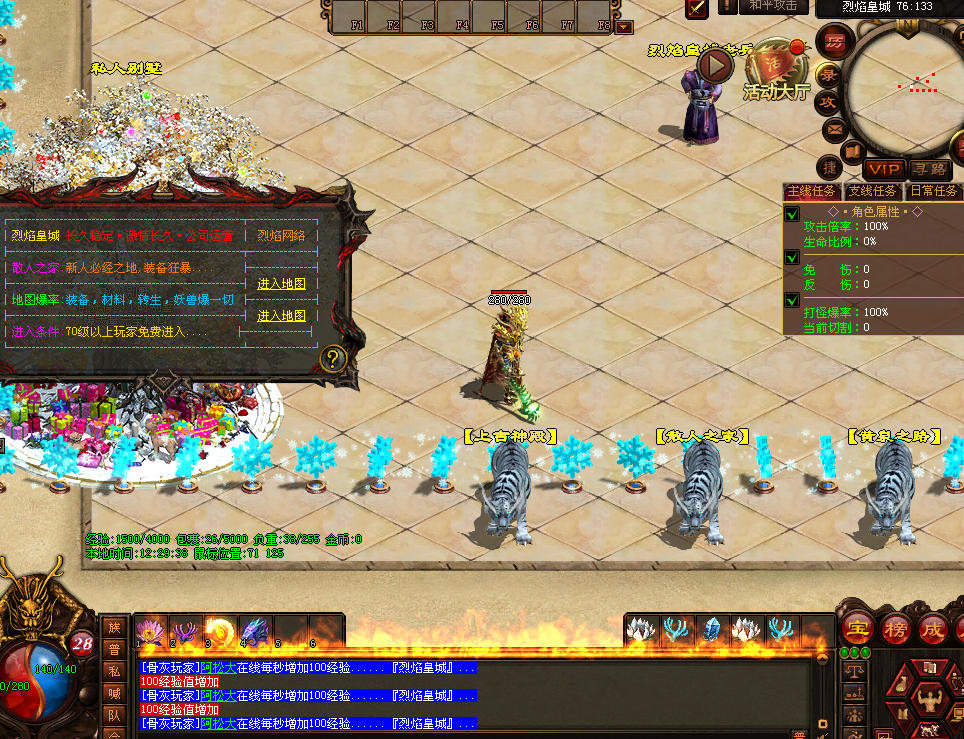The height and width of the screenshot is (739, 964).
Task: Select the blue crystal item slot
Action: coord(713,630)
